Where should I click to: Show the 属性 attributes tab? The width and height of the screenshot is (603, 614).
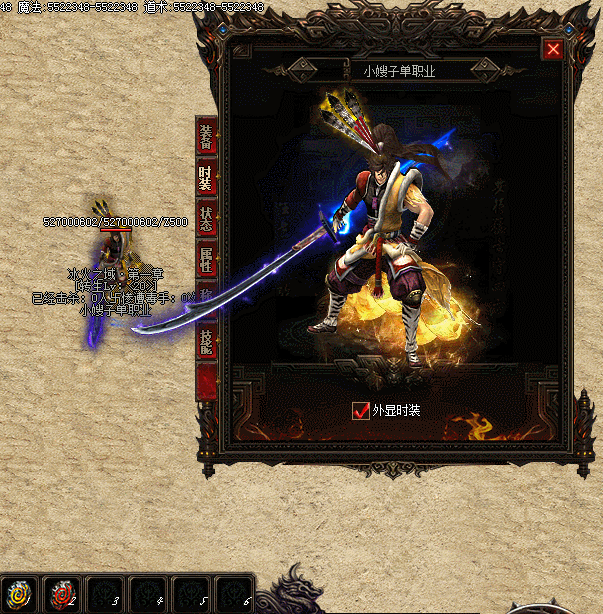(205, 262)
